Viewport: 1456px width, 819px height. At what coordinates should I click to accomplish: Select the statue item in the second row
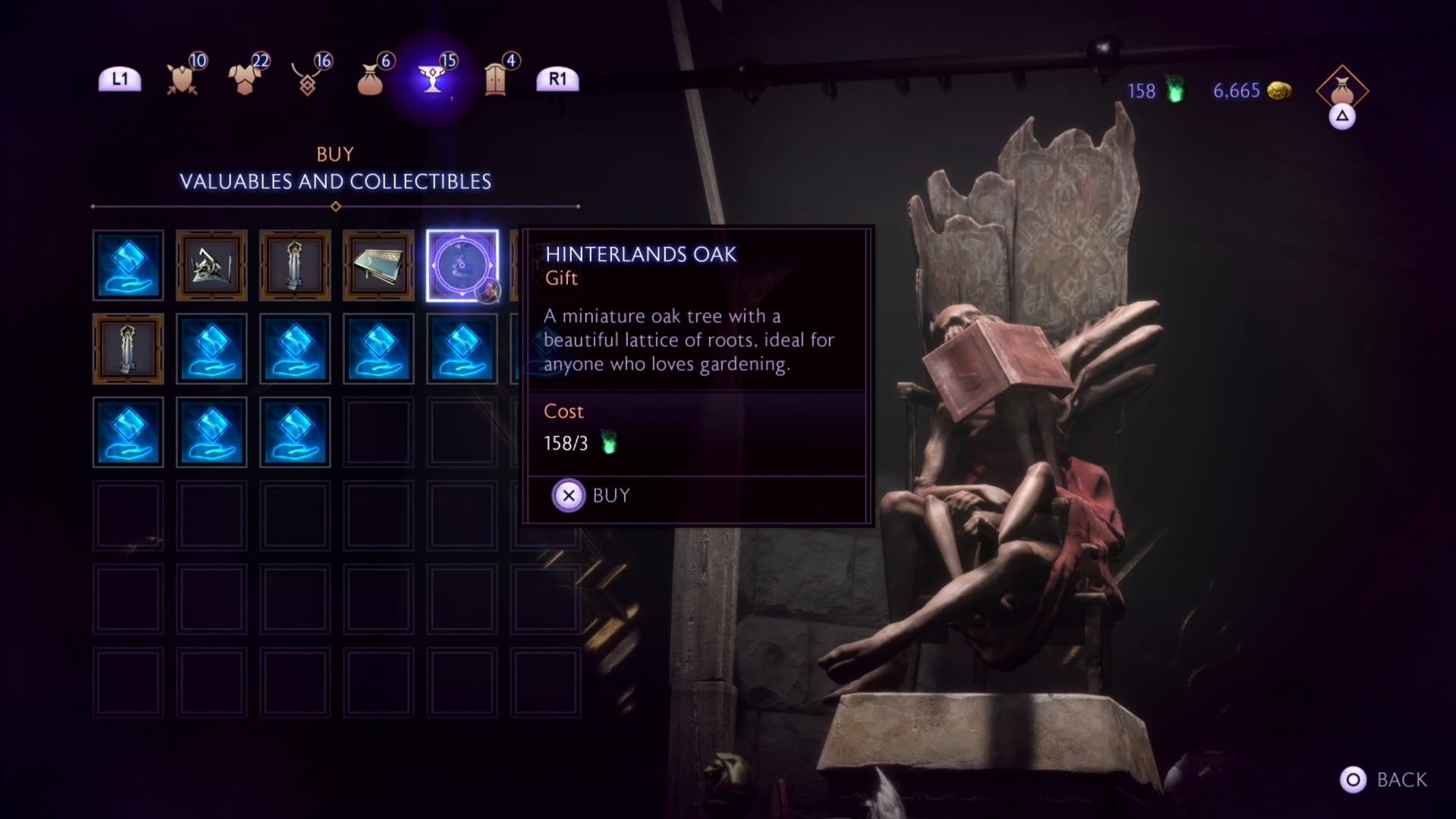tap(128, 349)
